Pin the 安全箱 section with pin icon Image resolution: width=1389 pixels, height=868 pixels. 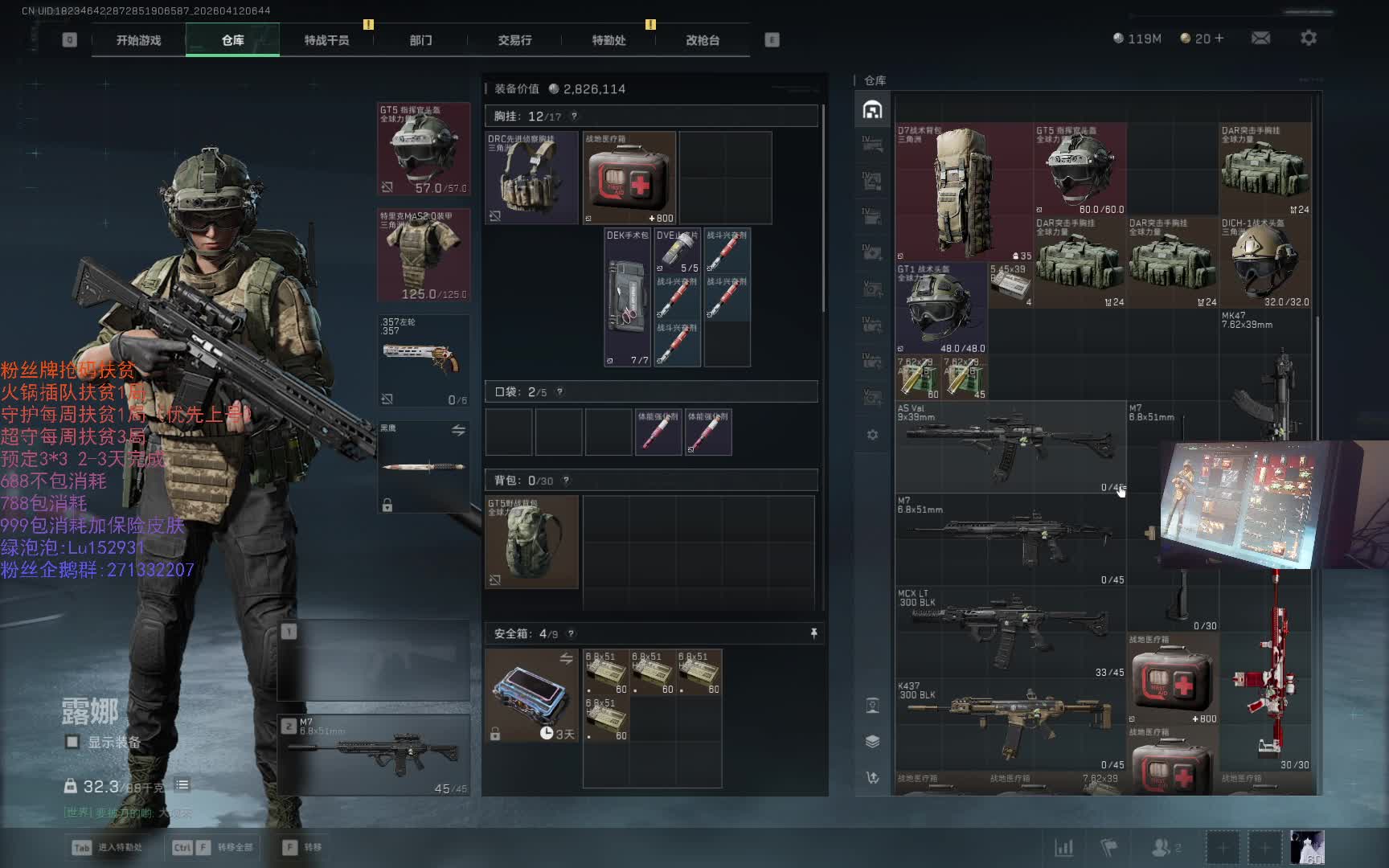pyautogui.click(x=813, y=633)
